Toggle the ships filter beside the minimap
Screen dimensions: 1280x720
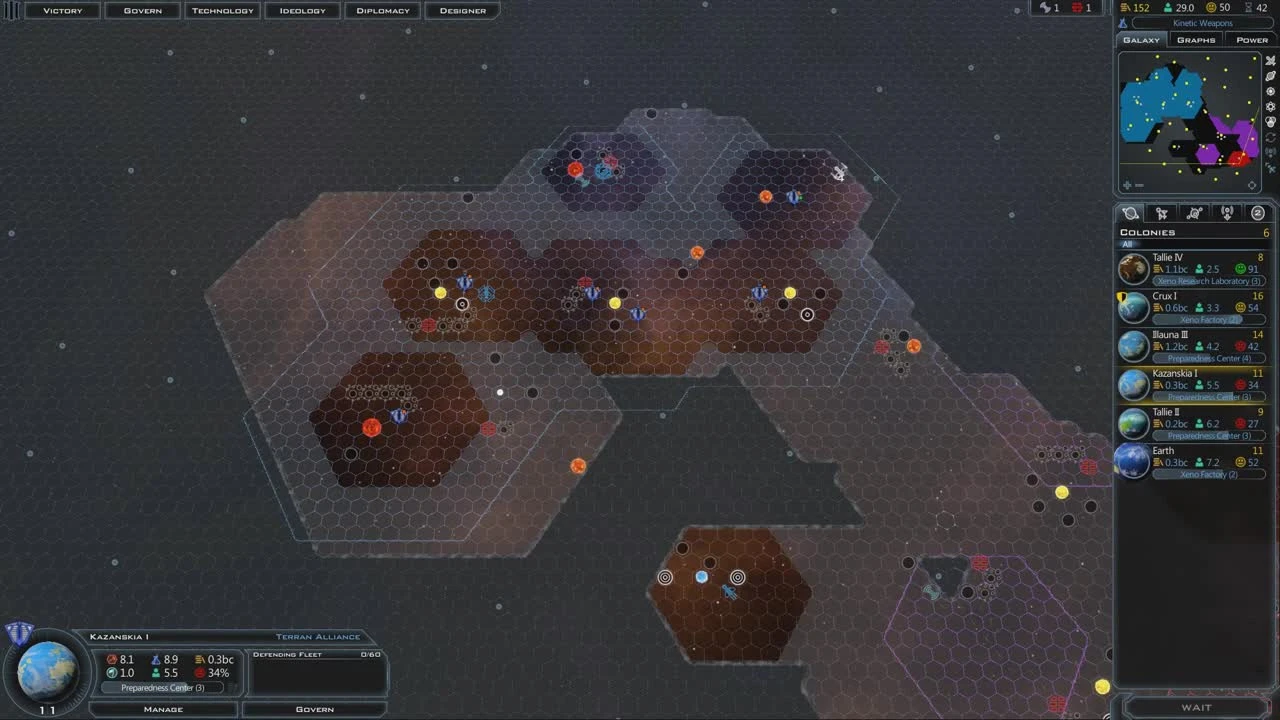coord(1271,60)
